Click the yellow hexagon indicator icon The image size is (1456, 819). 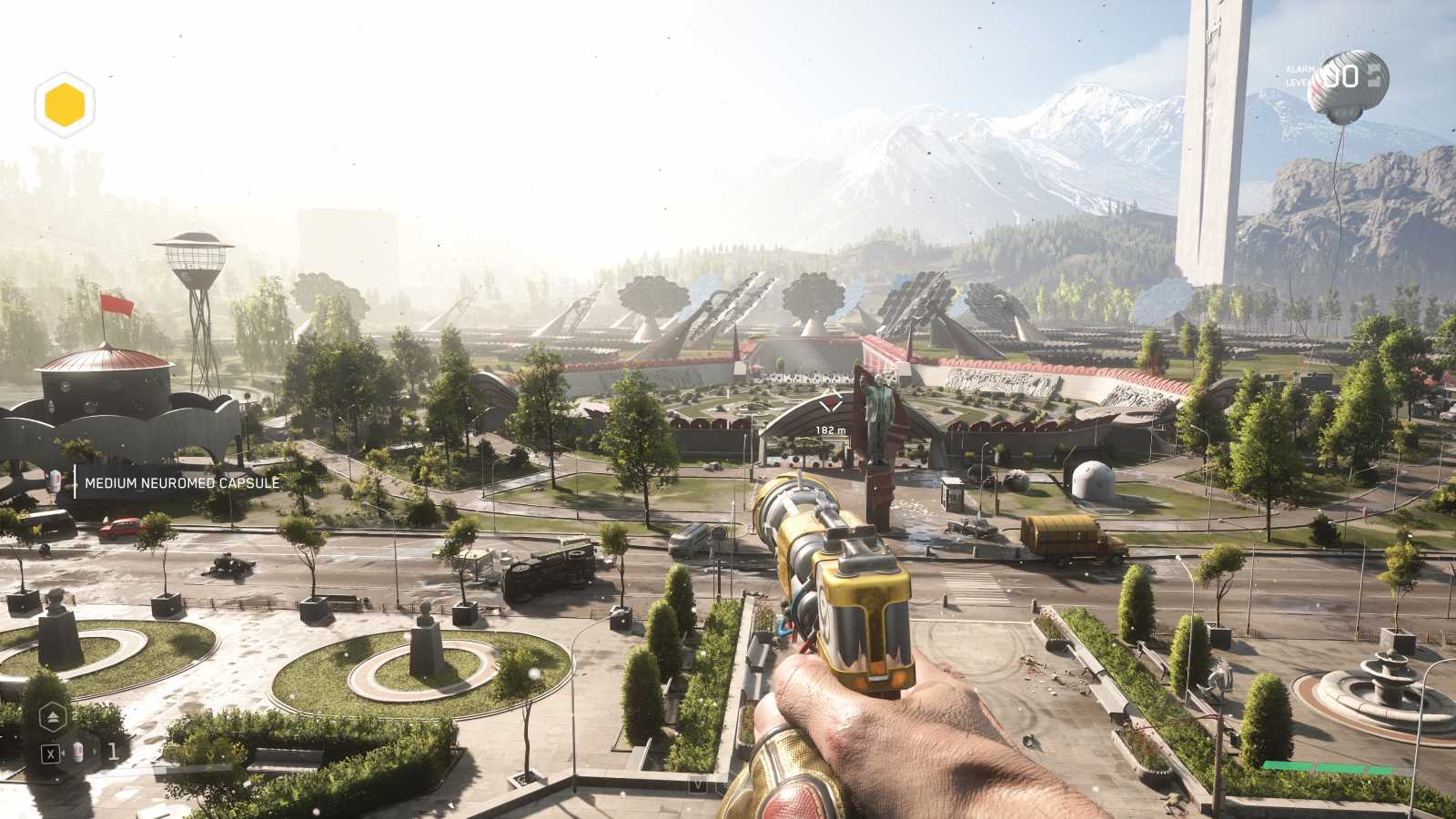click(65, 106)
